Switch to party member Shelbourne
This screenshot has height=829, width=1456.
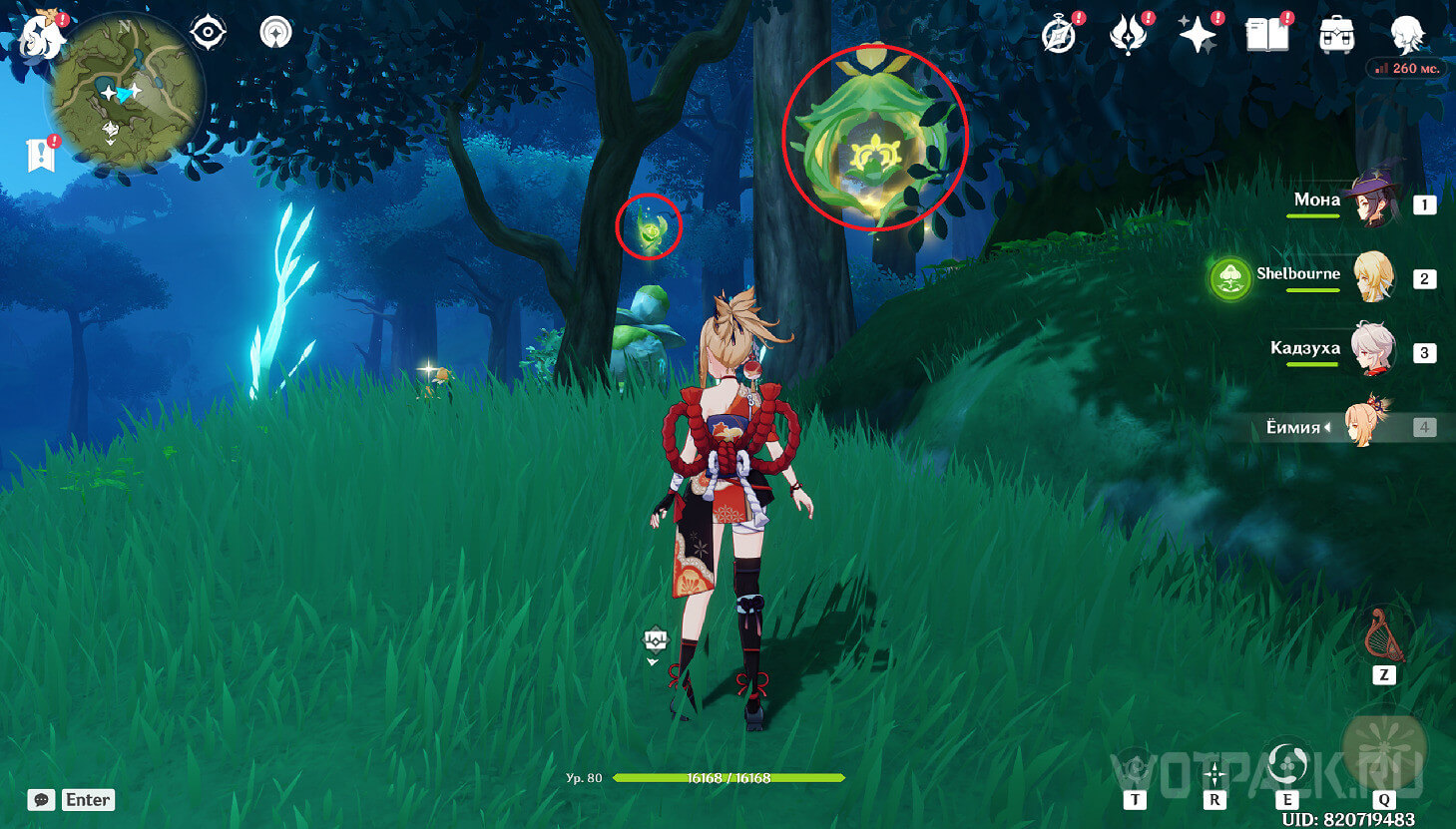point(1372,276)
